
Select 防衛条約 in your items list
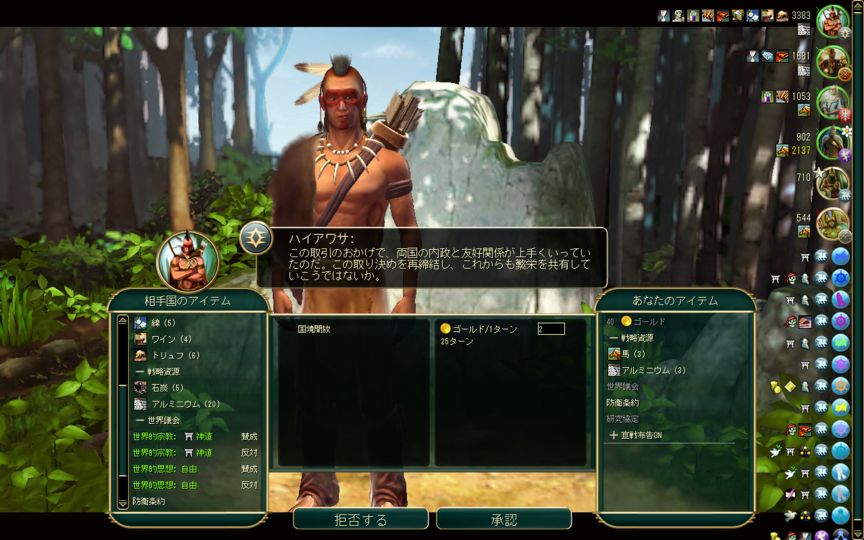pyautogui.click(x=624, y=403)
